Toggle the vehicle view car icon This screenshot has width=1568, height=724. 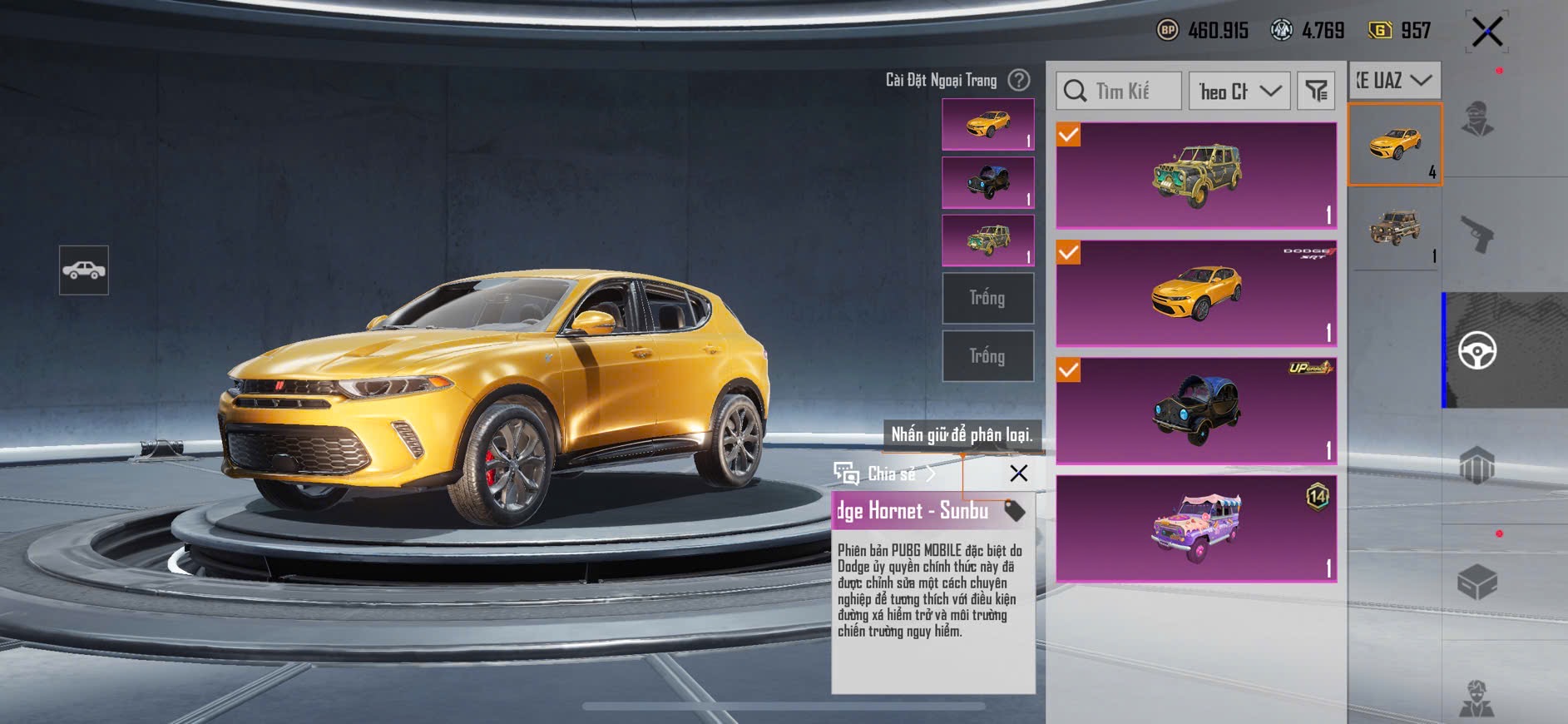coord(83,270)
